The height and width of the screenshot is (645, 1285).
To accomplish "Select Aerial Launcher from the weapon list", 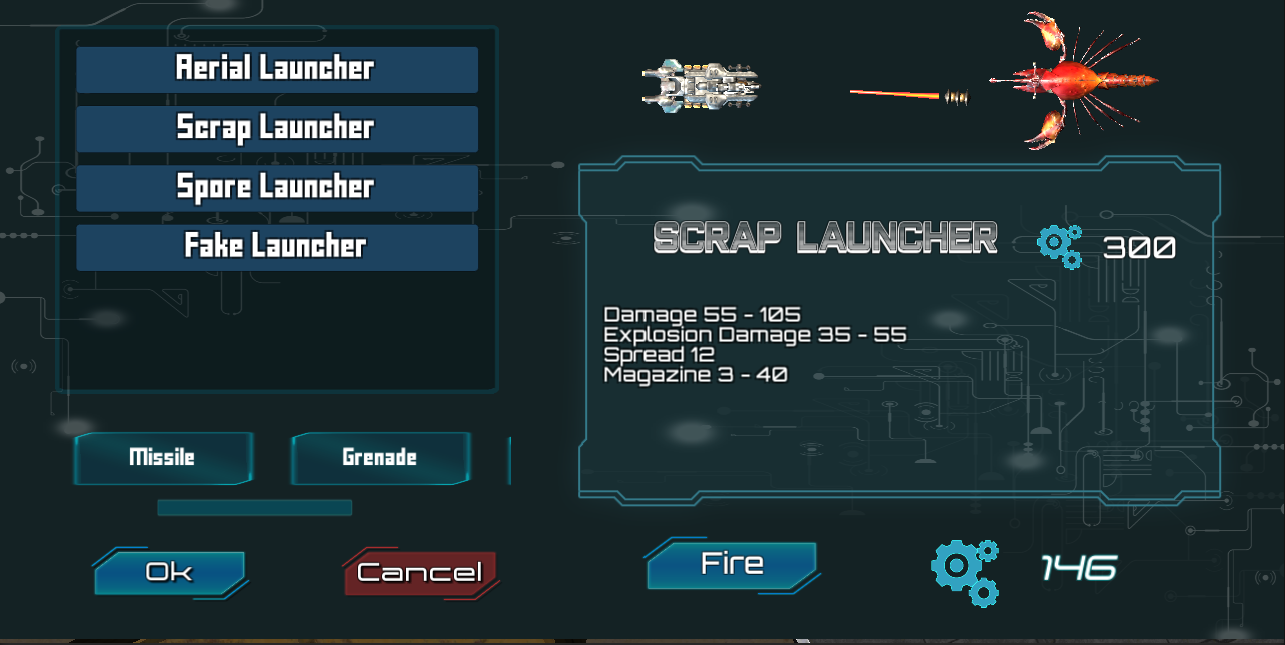I will pyautogui.click(x=276, y=69).
